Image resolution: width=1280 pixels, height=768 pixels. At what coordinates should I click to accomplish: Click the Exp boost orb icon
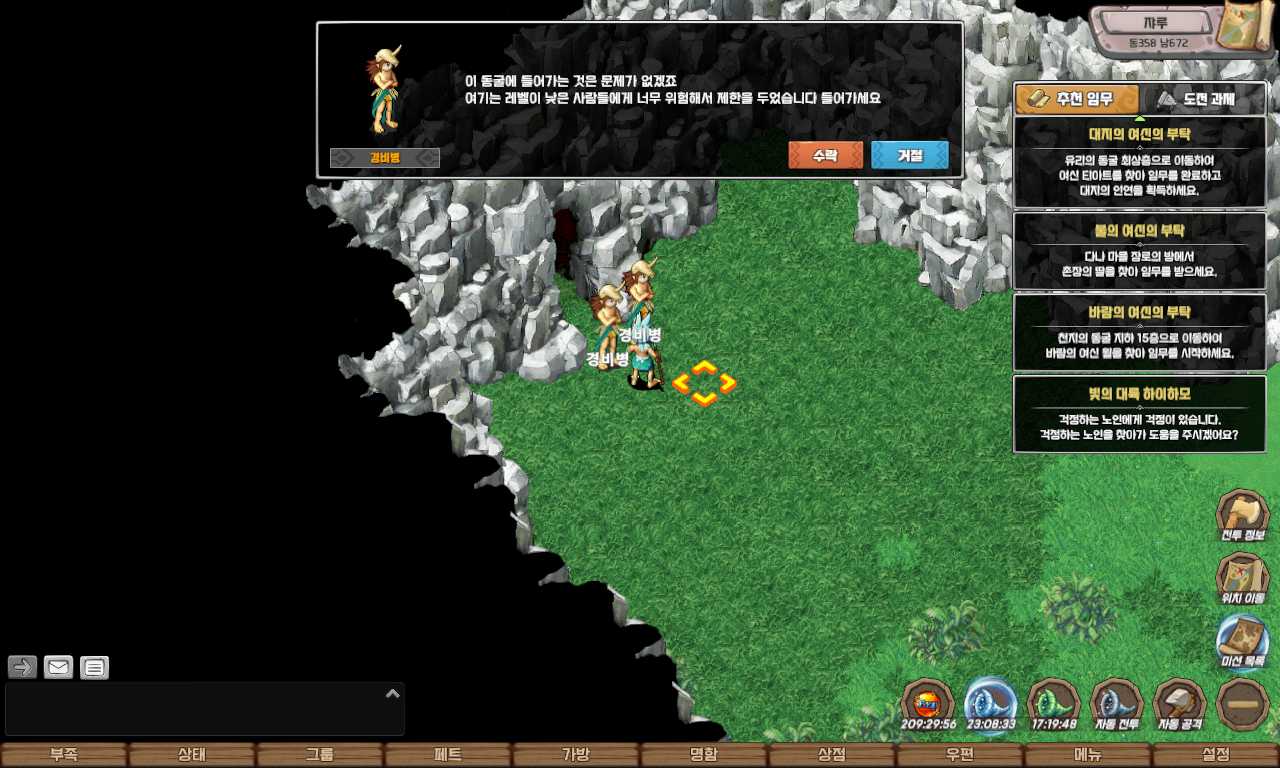point(928,704)
